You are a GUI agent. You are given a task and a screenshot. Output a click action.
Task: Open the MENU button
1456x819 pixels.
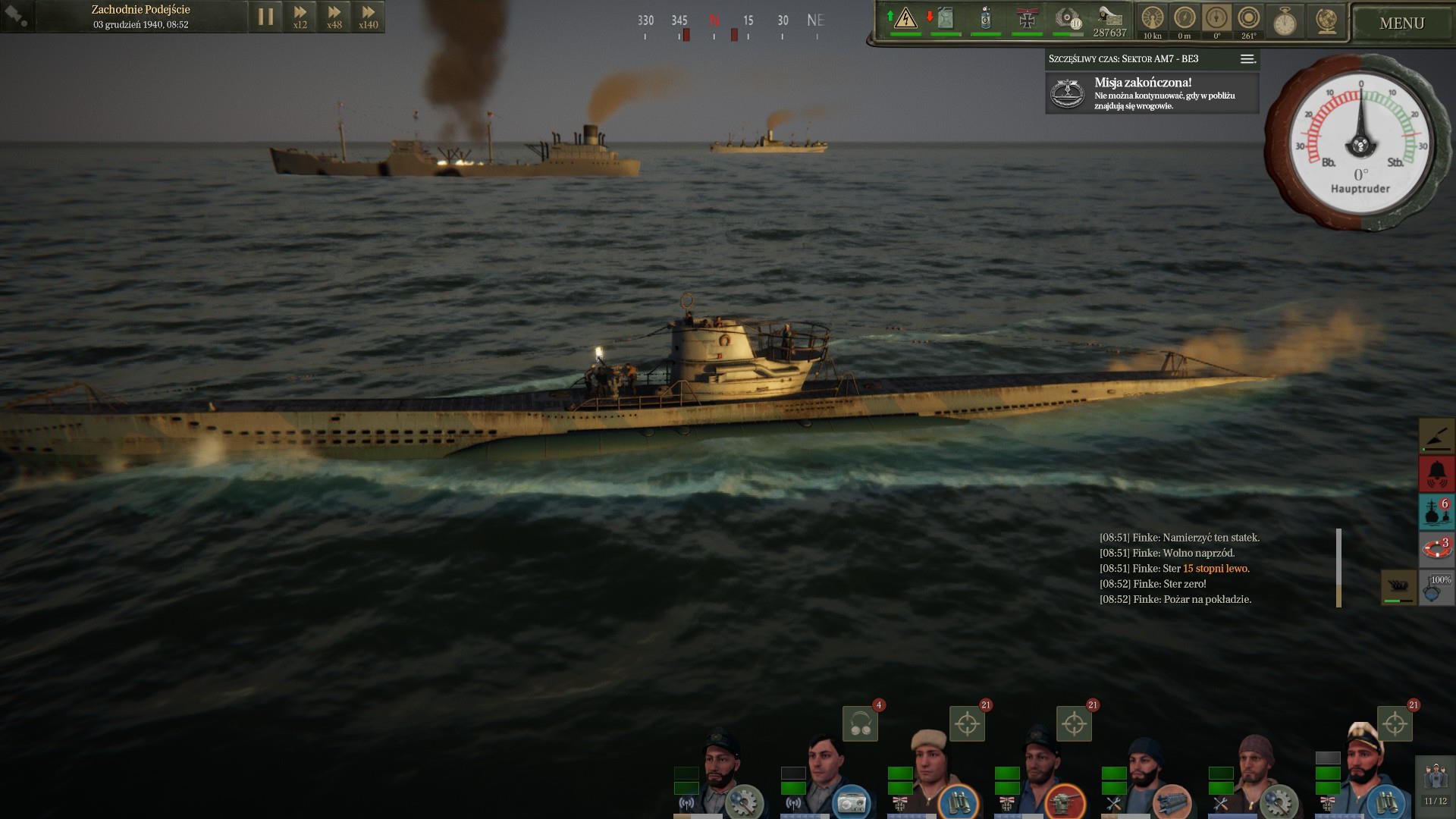(x=1401, y=24)
